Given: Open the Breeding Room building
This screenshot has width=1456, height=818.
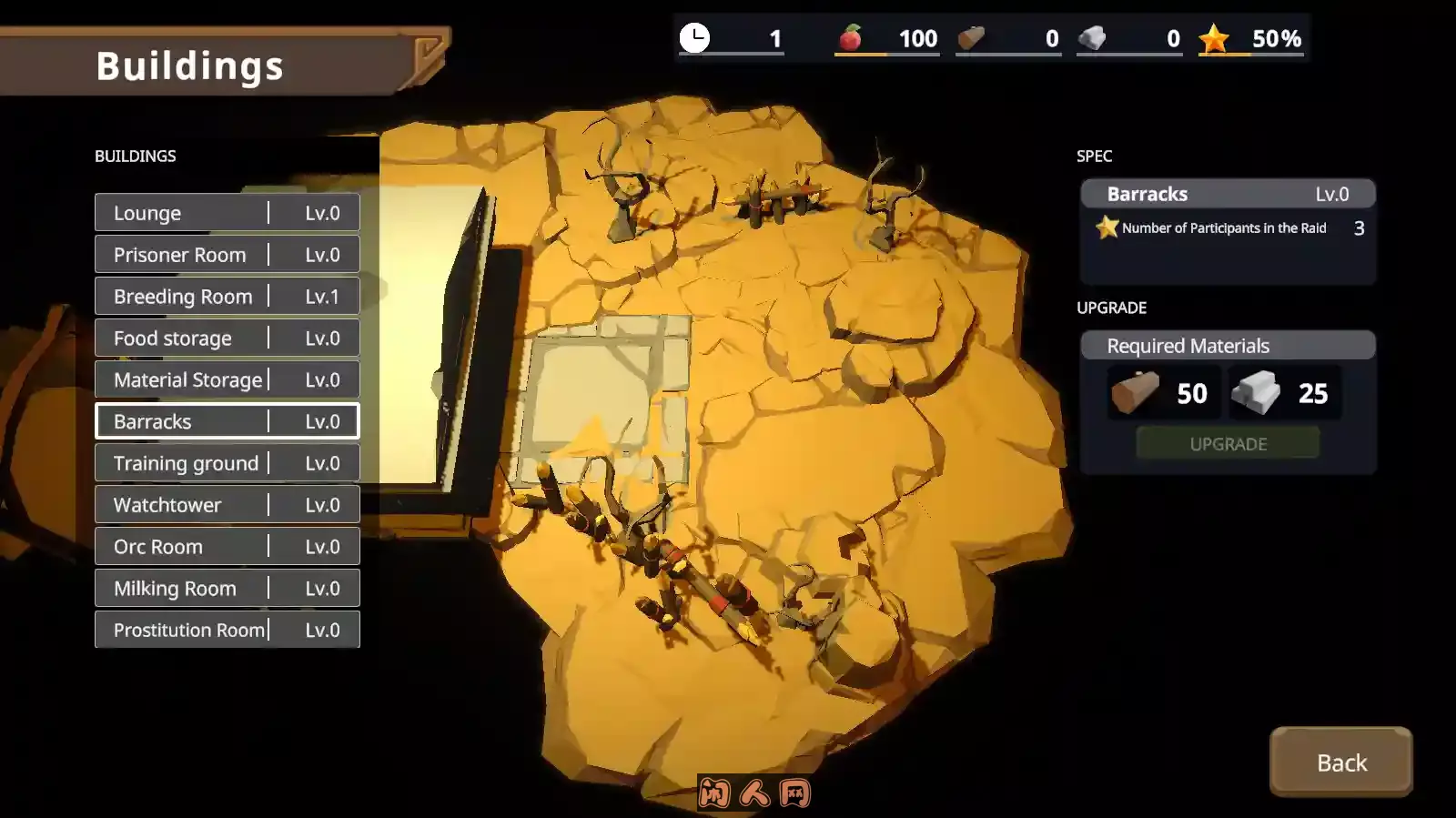Looking at the screenshot, I should (x=227, y=297).
